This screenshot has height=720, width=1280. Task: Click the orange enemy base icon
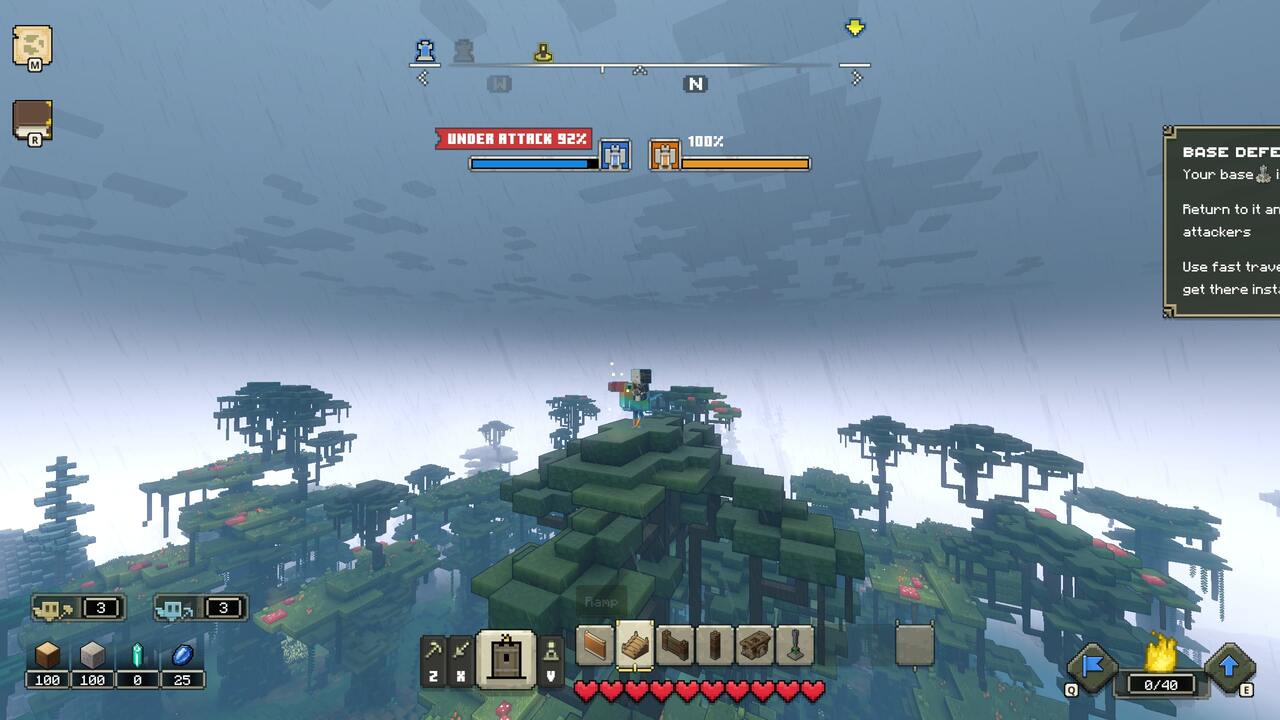665,155
